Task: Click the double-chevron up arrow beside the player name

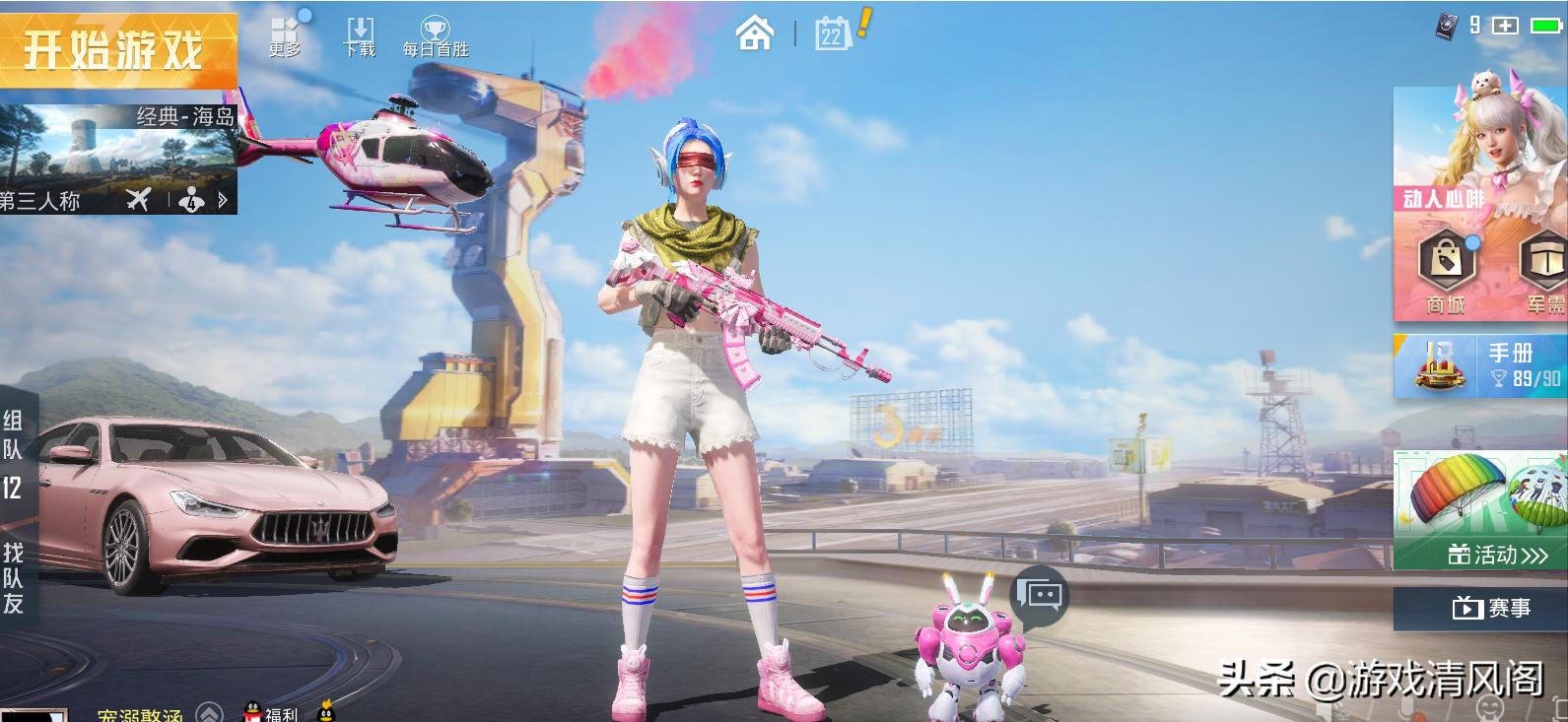Action: point(209,713)
